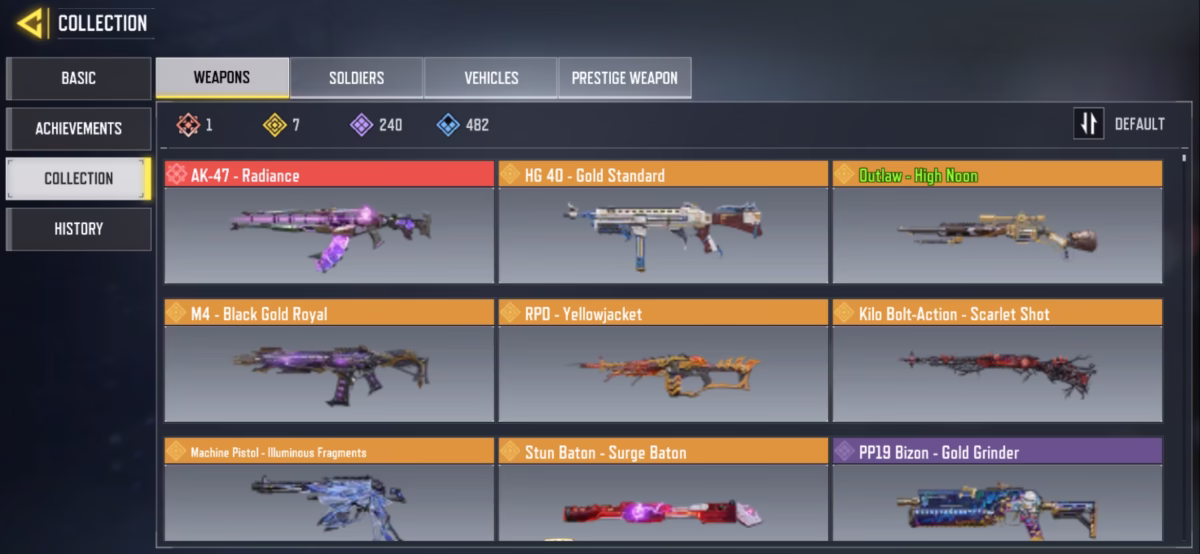Image resolution: width=1200 pixels, height=554 pixels.
Task: View the Outlaw High Noon sniper
Action: pyautogui.click(x=997, y=222)
